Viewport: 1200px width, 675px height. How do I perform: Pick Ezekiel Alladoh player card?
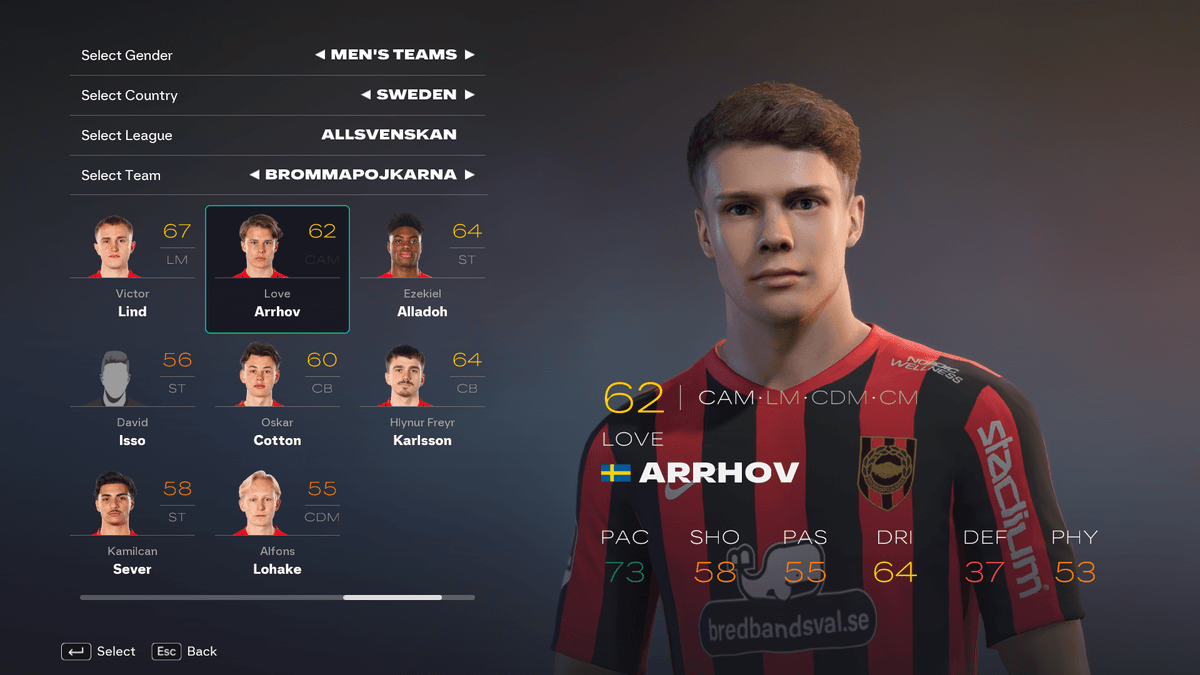pos(422,268)
